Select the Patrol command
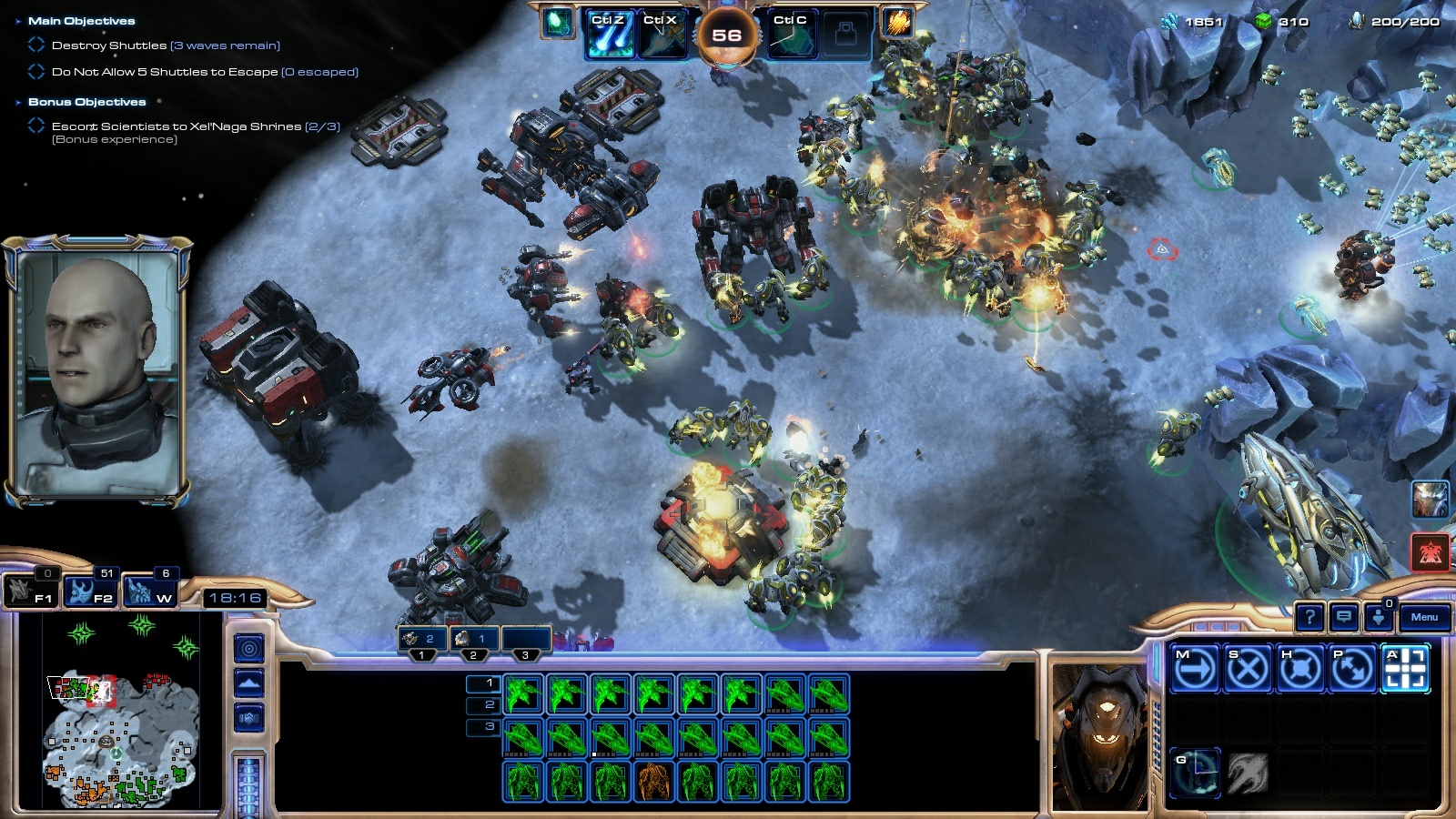The height and width of the screenshot is (819, 1456). point(1353,669)
